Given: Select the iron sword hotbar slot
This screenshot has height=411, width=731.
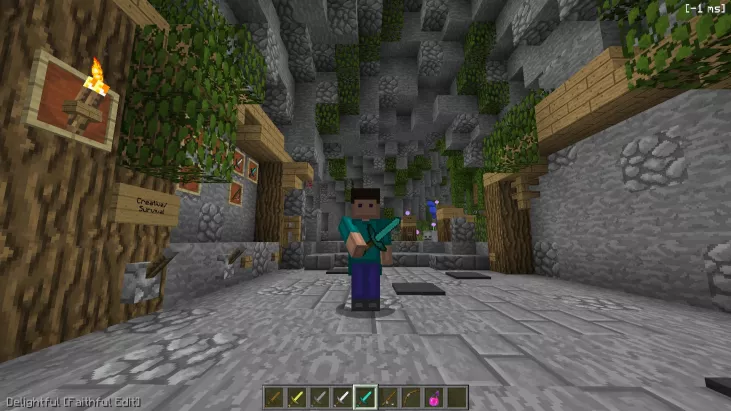Looking at the screenshot, I should [342, 398].
